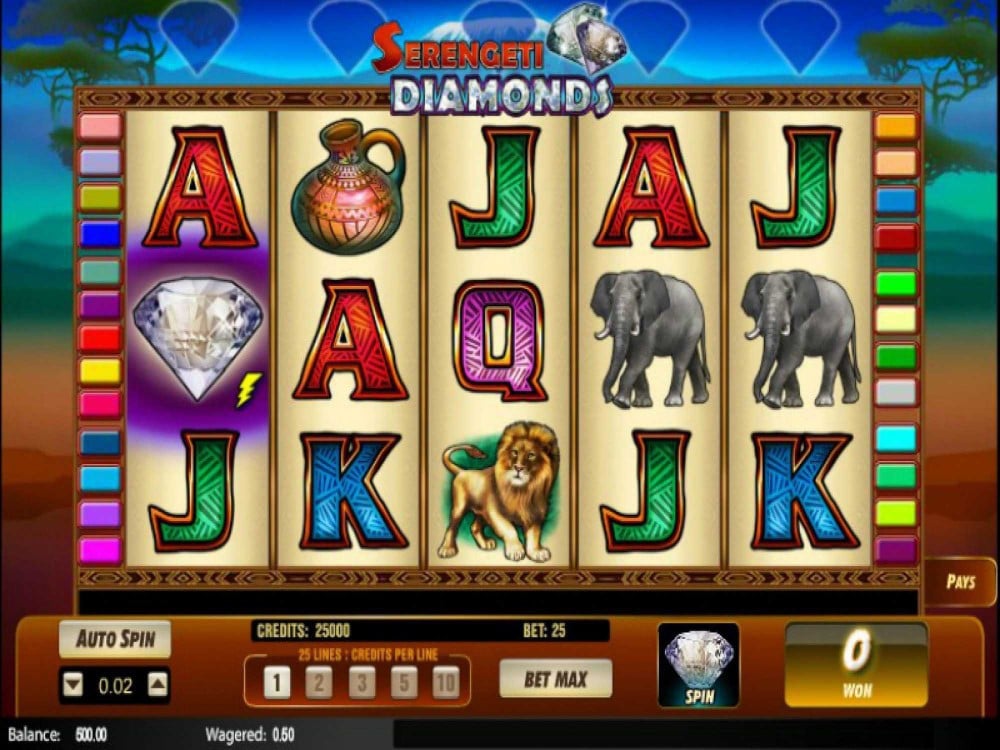Set credits per line to 3
Viewport: 1000px width, 750px height.
(362, 683)
